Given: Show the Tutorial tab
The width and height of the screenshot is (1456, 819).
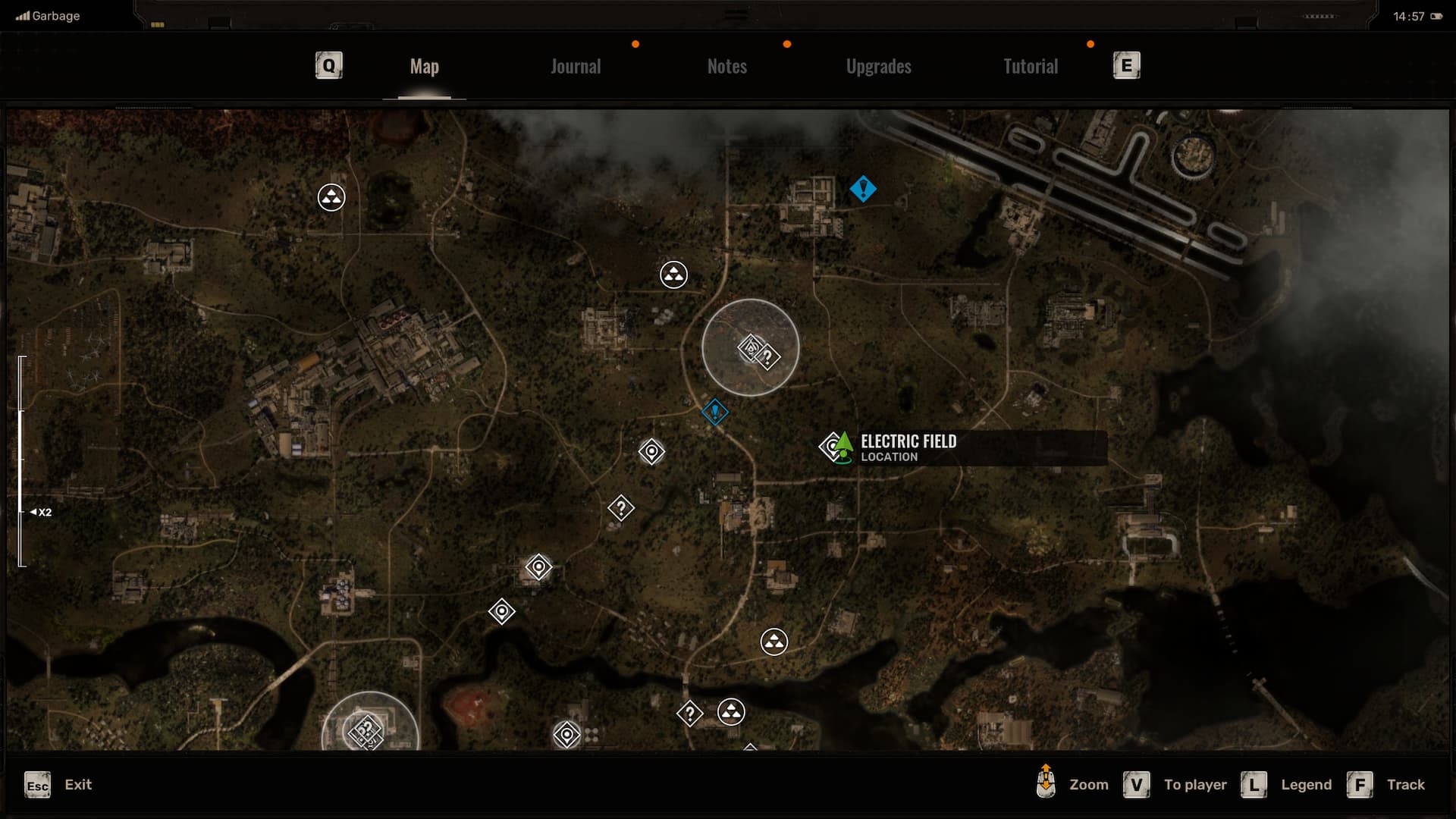Looking at the screenshot, I should tap(1030, 67).
